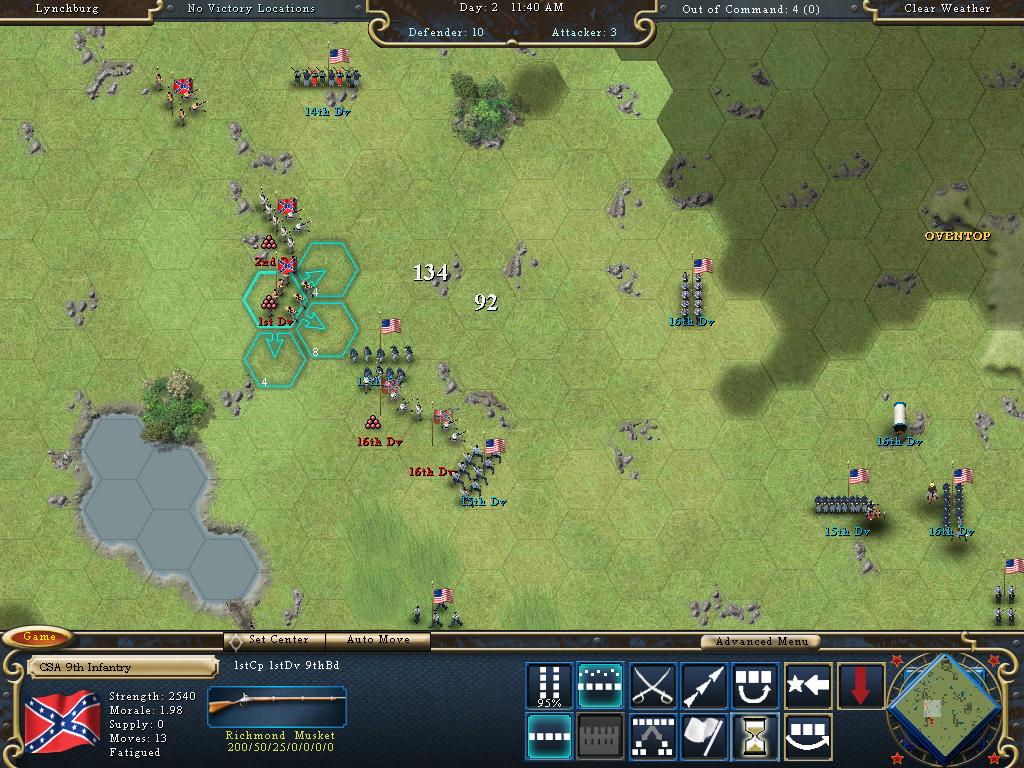
Task: Select the formation split hierarchy icon
Action: (x=652, y=737)
